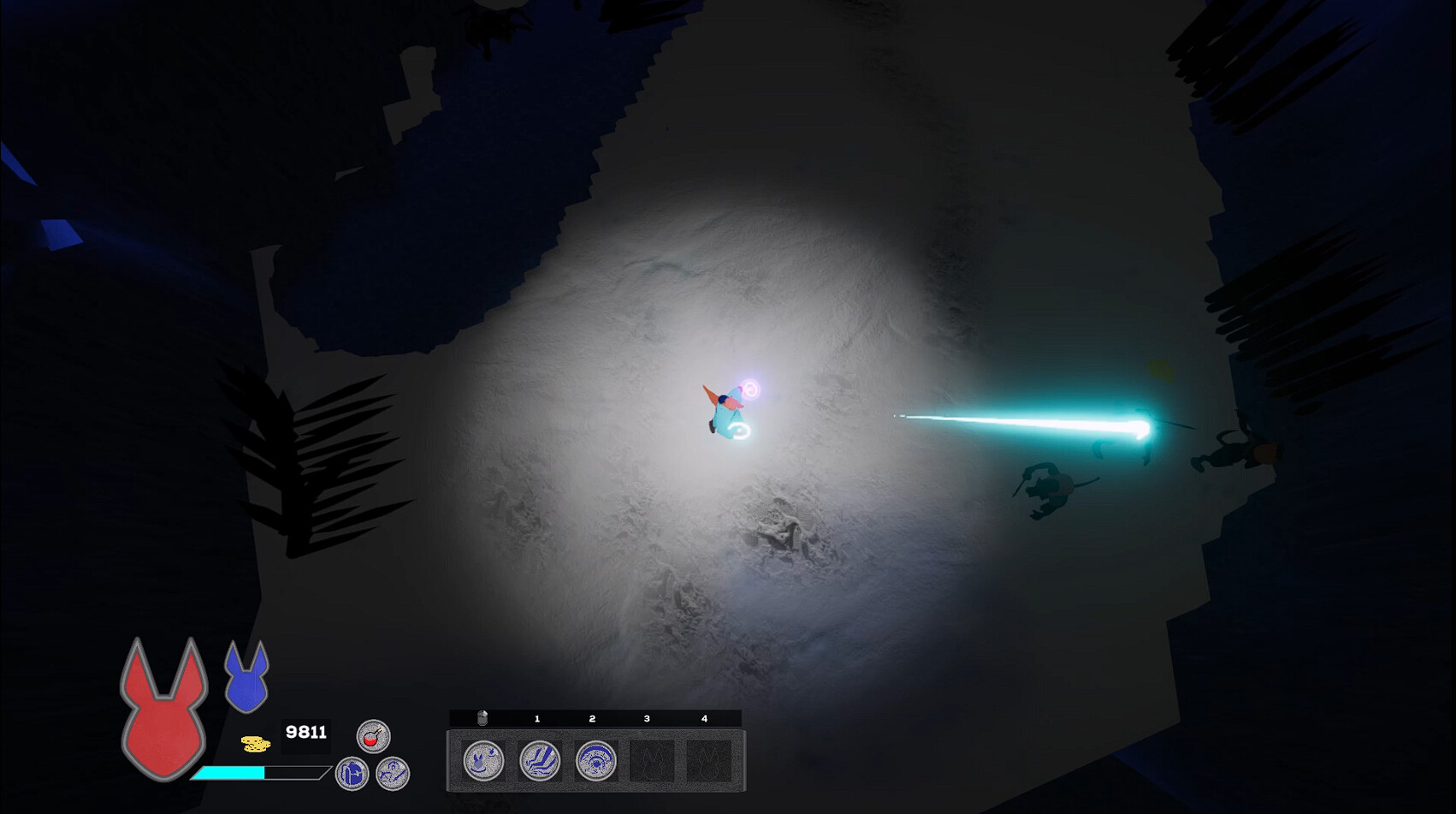Click the hotkey label 3 above the hotbar

pyautogui.click(x=648, y=719)
